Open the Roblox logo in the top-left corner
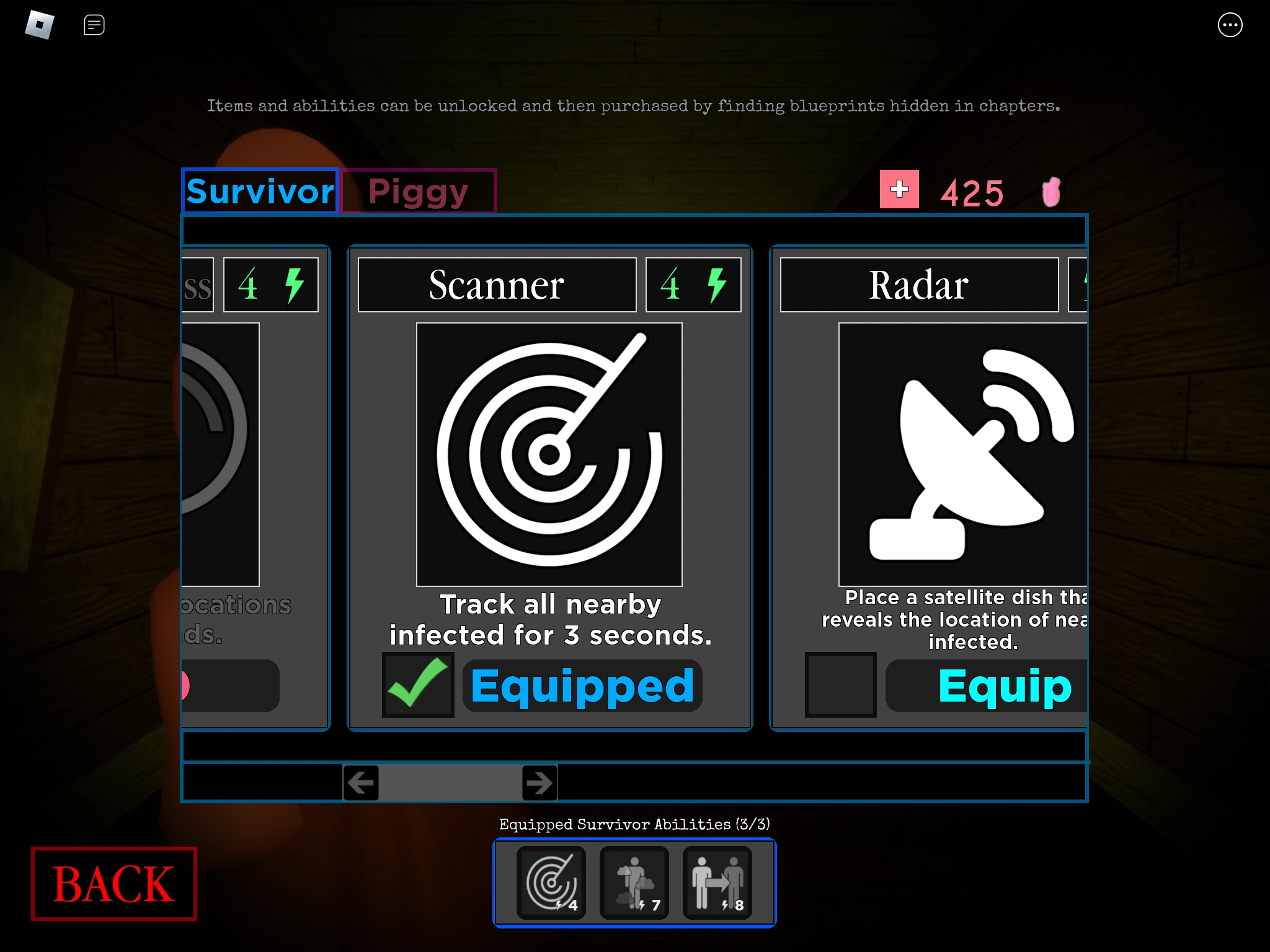The width and height of the screenshot is (1270, 952). [38, 25]
